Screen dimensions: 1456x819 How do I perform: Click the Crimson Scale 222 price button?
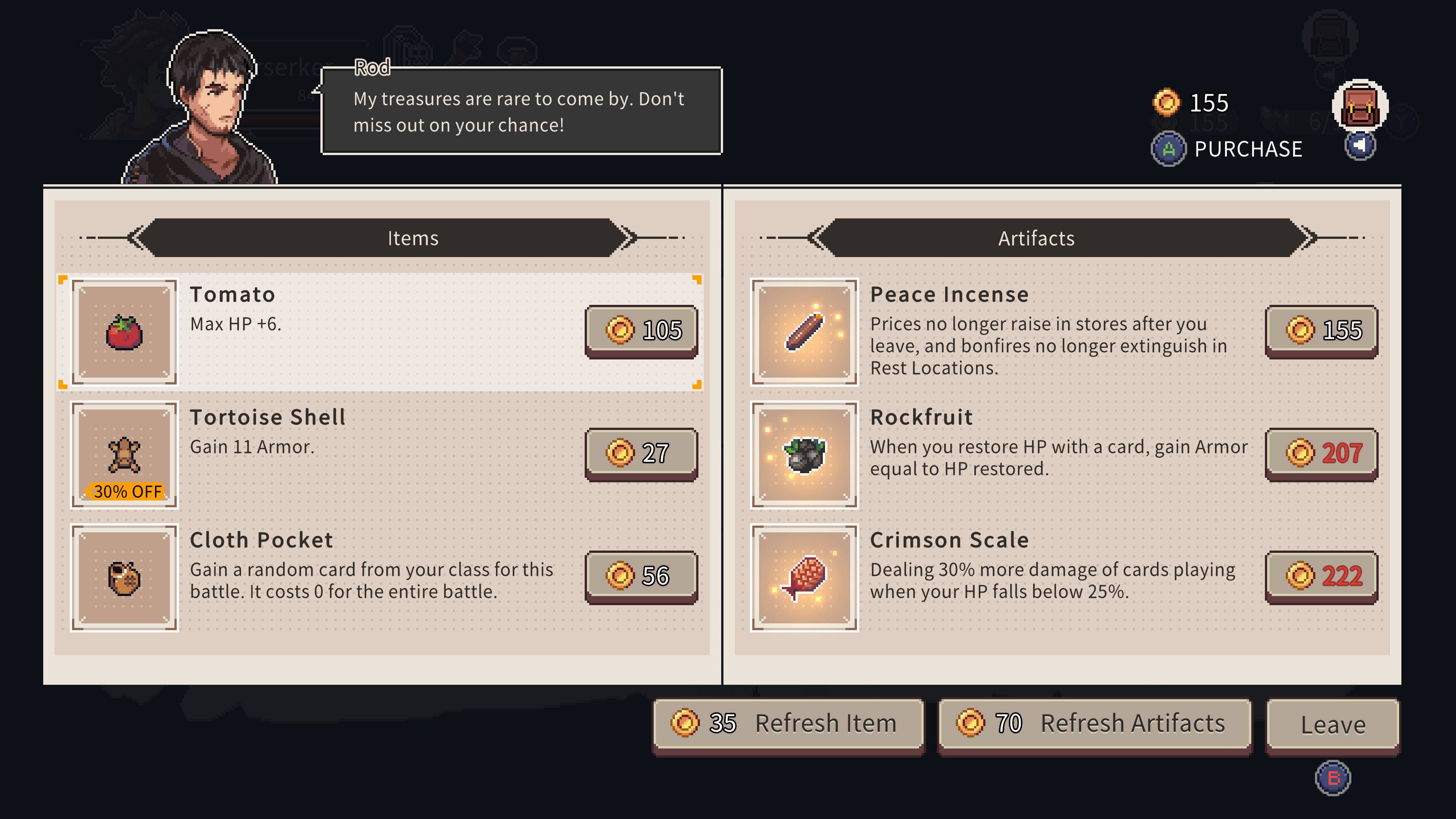point(1321,576)
